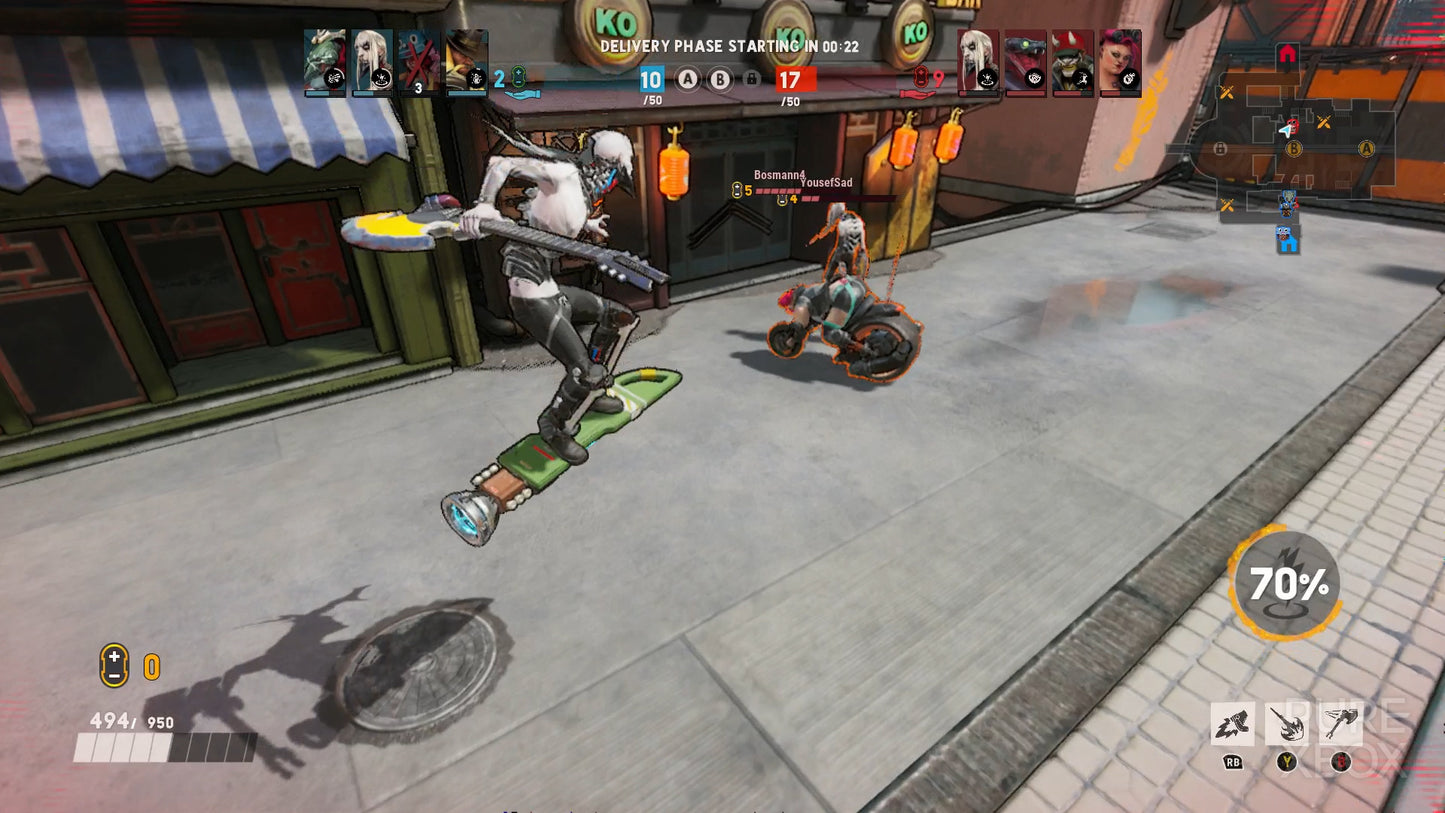Image resolution: width=1445 pixels, height=813 pixels.
Task: Select the pink-haired enemy portrait
Action: [x=1120, y=62]
